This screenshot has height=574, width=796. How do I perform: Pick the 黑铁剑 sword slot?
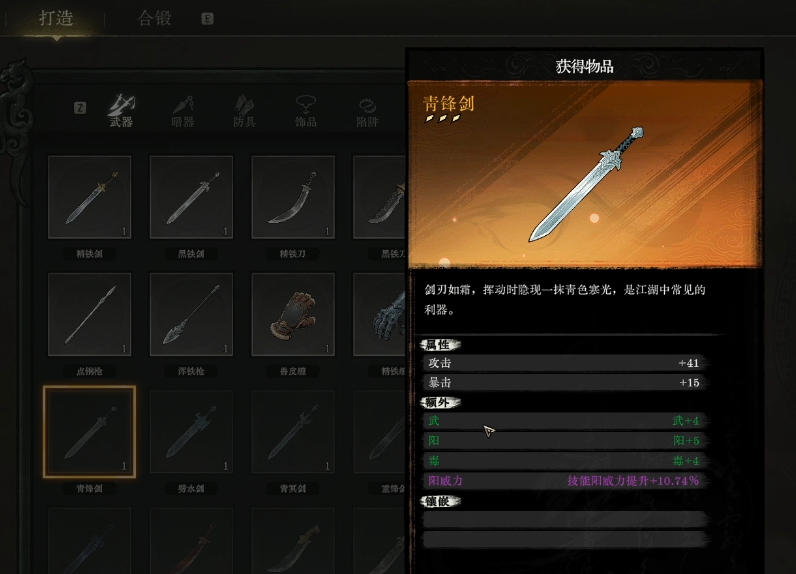[191, 197]
